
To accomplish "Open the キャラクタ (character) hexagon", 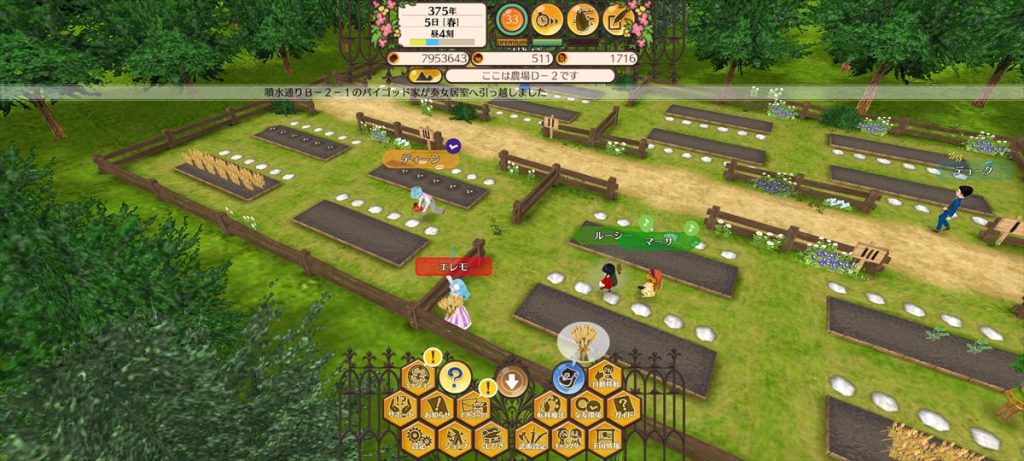I will coord(569,438).
